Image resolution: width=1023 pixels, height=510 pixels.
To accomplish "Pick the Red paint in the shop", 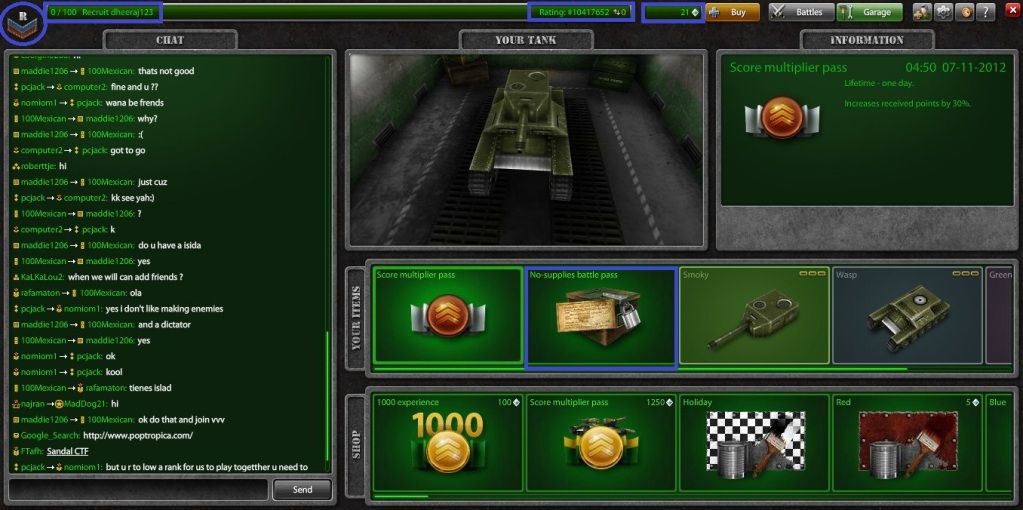I will pos(907,445).
